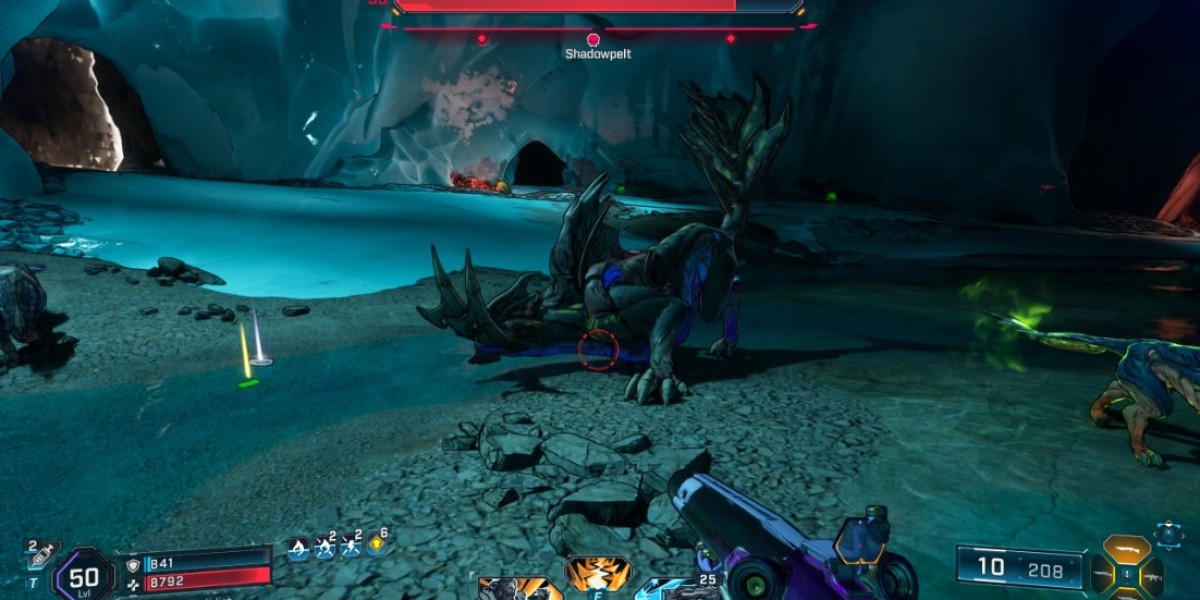Select the Shadowpelt boss skull marker
This screenshot has width=1200, height=600.
coord(591,40)
